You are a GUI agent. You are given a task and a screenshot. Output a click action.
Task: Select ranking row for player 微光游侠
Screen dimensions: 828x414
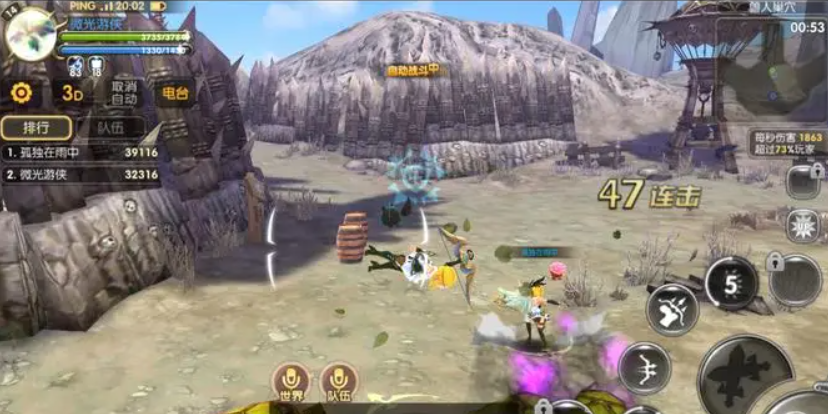pos(80,174)
